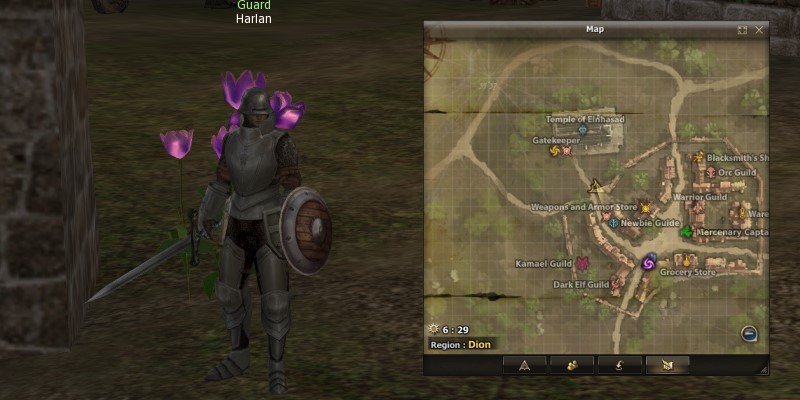
Task: Select the Kamael Guild map icon
Action: (582, 264)
